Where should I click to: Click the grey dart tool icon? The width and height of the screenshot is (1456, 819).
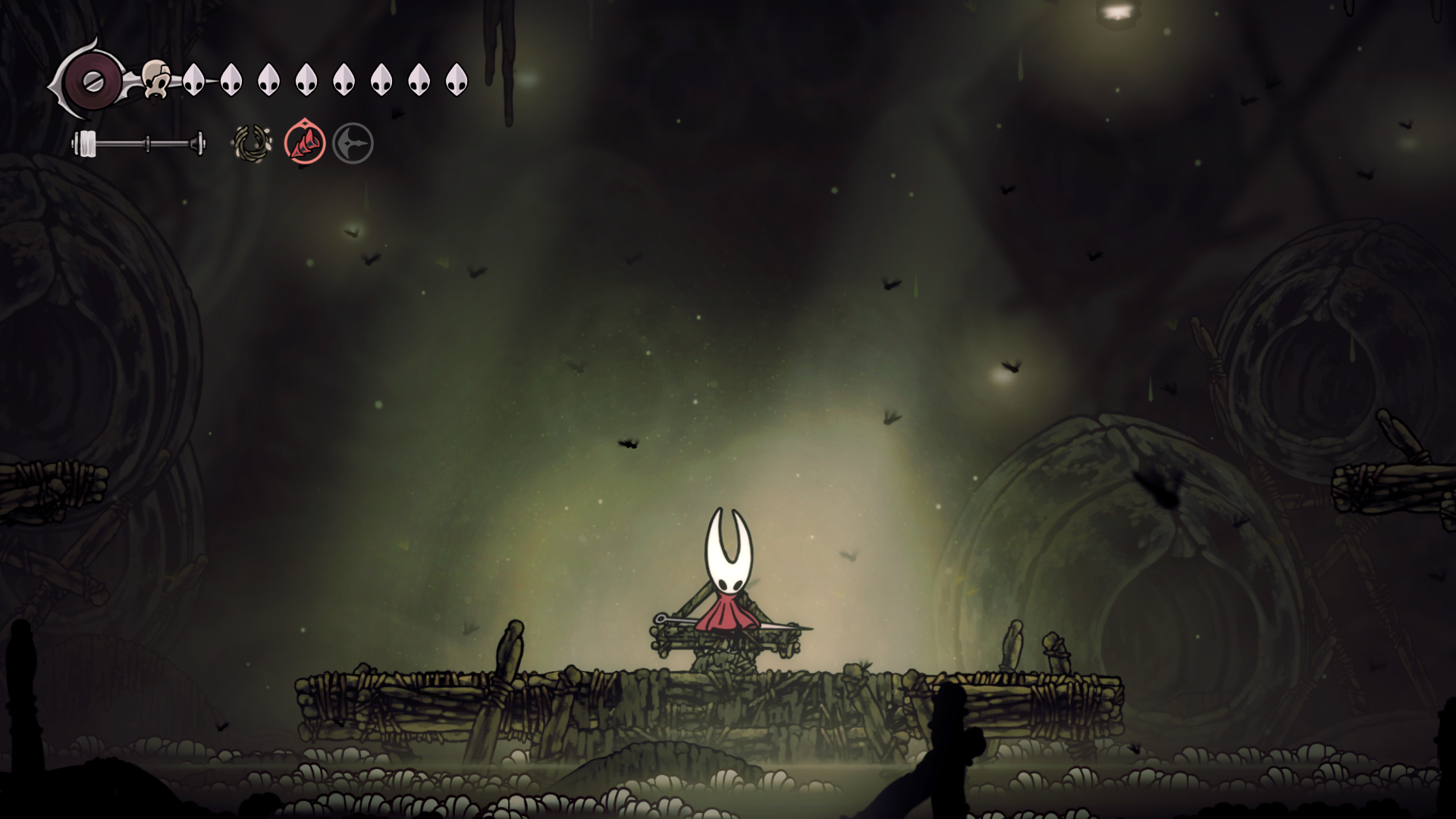click(353, 143)
